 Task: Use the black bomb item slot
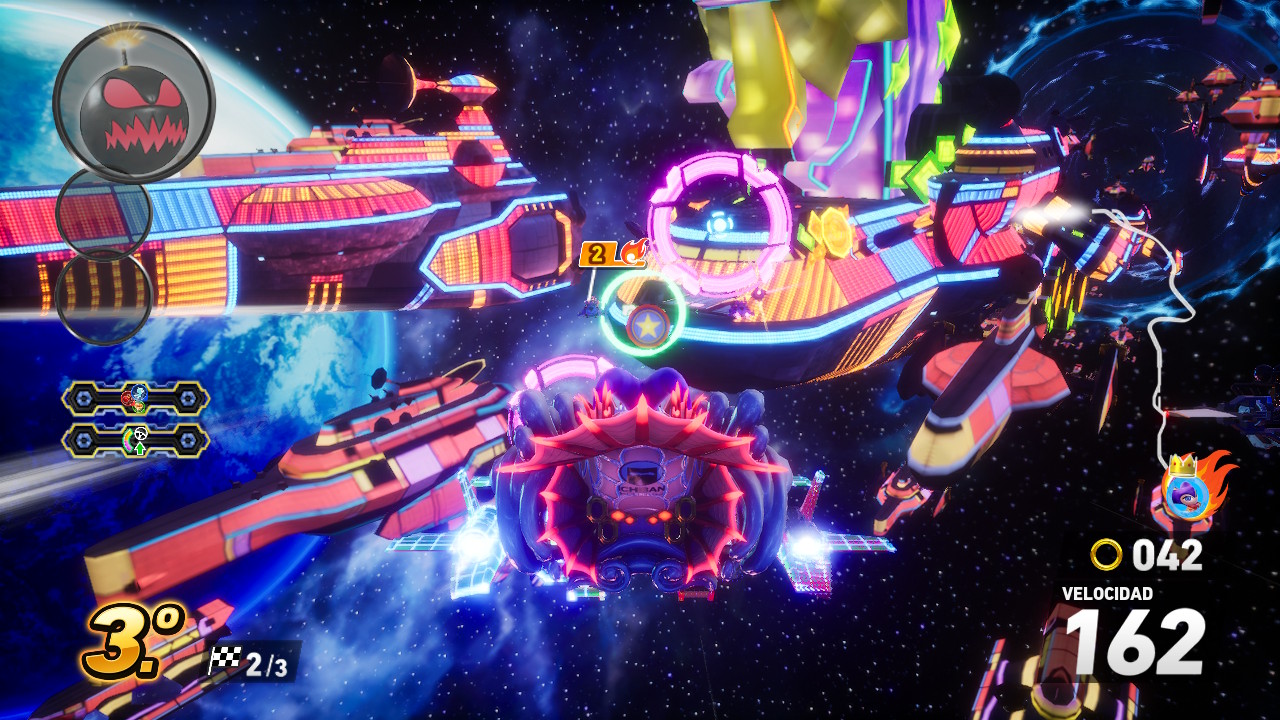pyautogui.click(x=133, y=103)
